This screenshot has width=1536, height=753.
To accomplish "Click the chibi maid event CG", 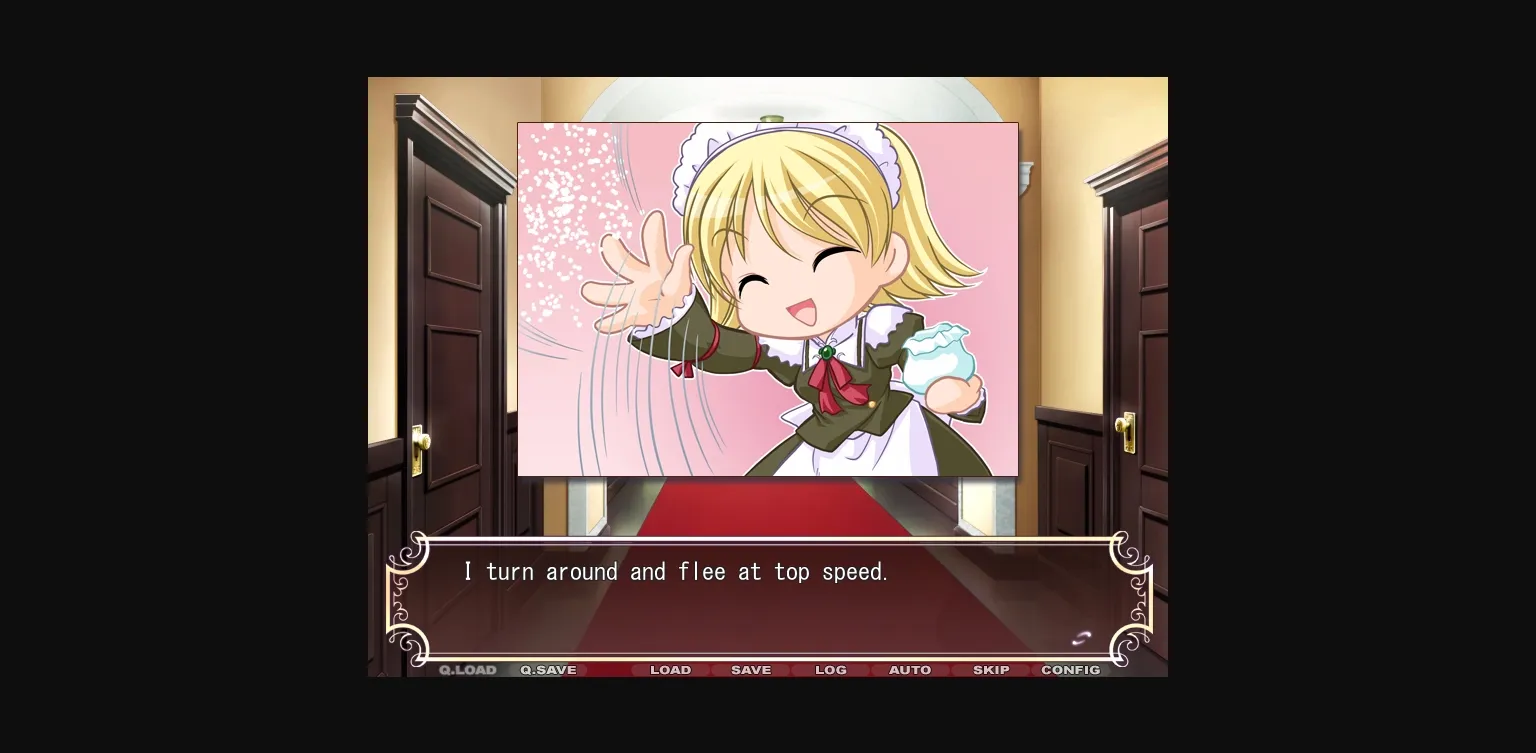I will point(768,298).
